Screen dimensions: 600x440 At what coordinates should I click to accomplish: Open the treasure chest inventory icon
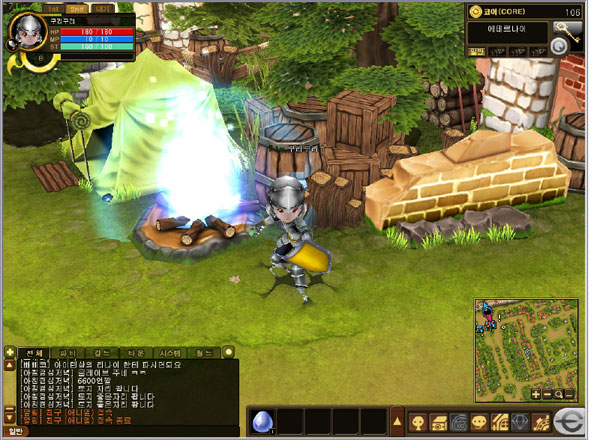click(438, 421)
